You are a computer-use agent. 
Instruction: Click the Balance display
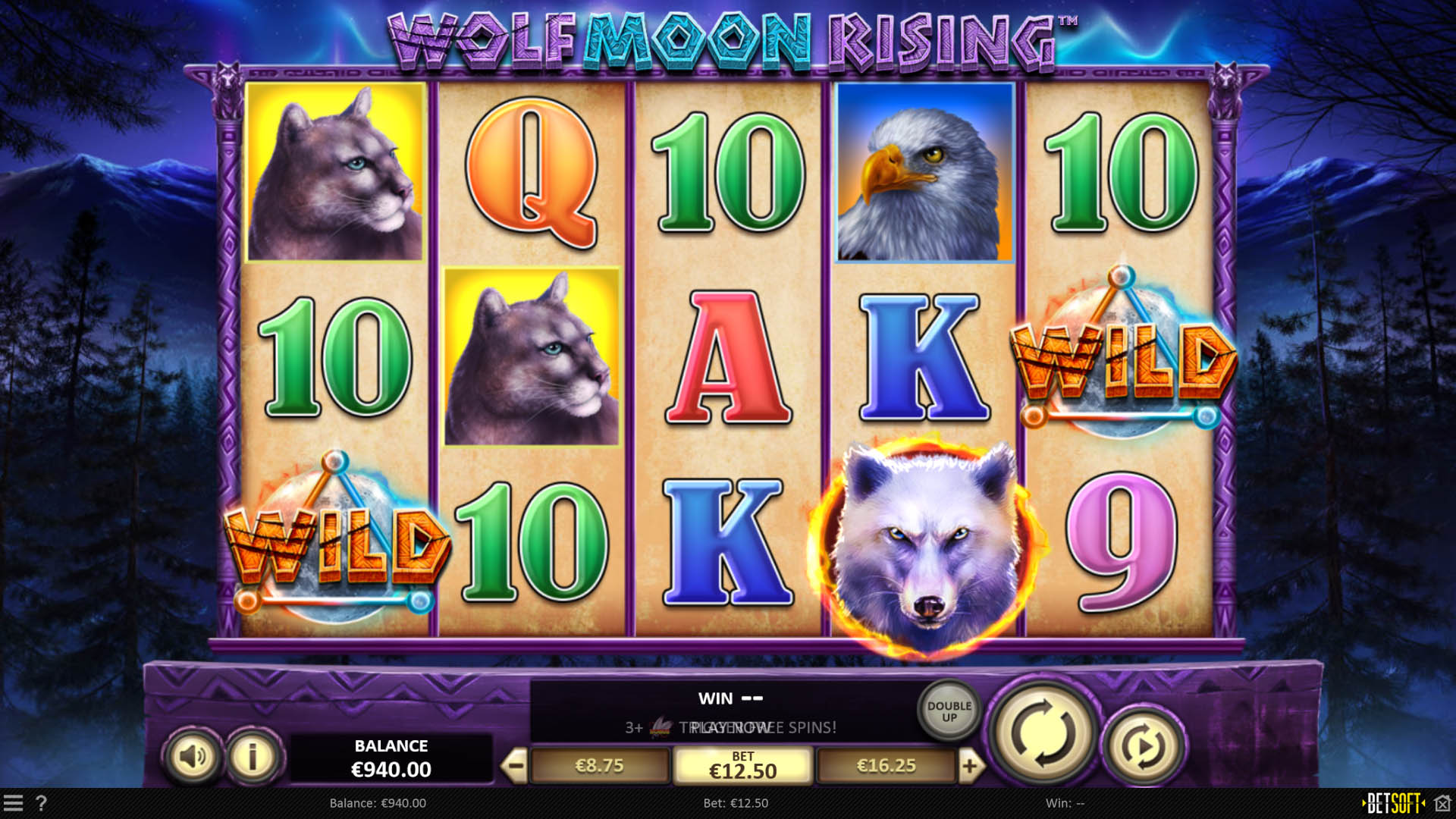pos(391,756)
